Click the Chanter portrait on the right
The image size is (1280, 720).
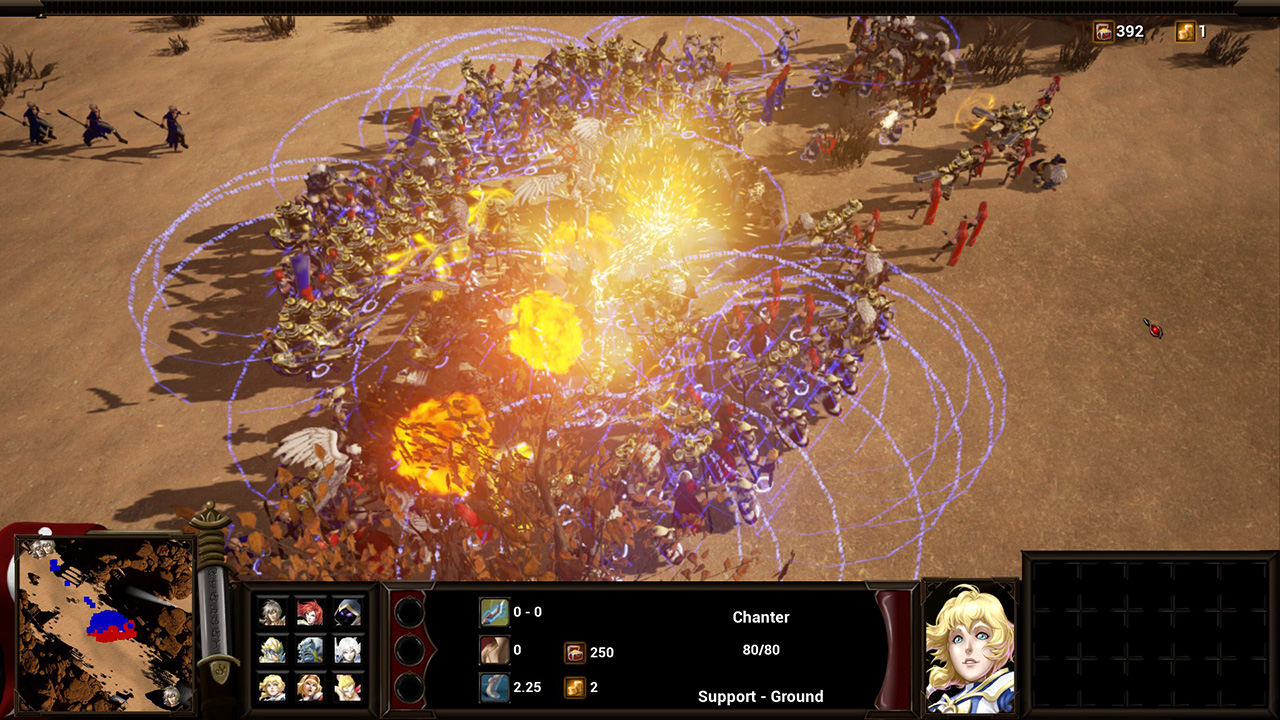pos(966,646)
